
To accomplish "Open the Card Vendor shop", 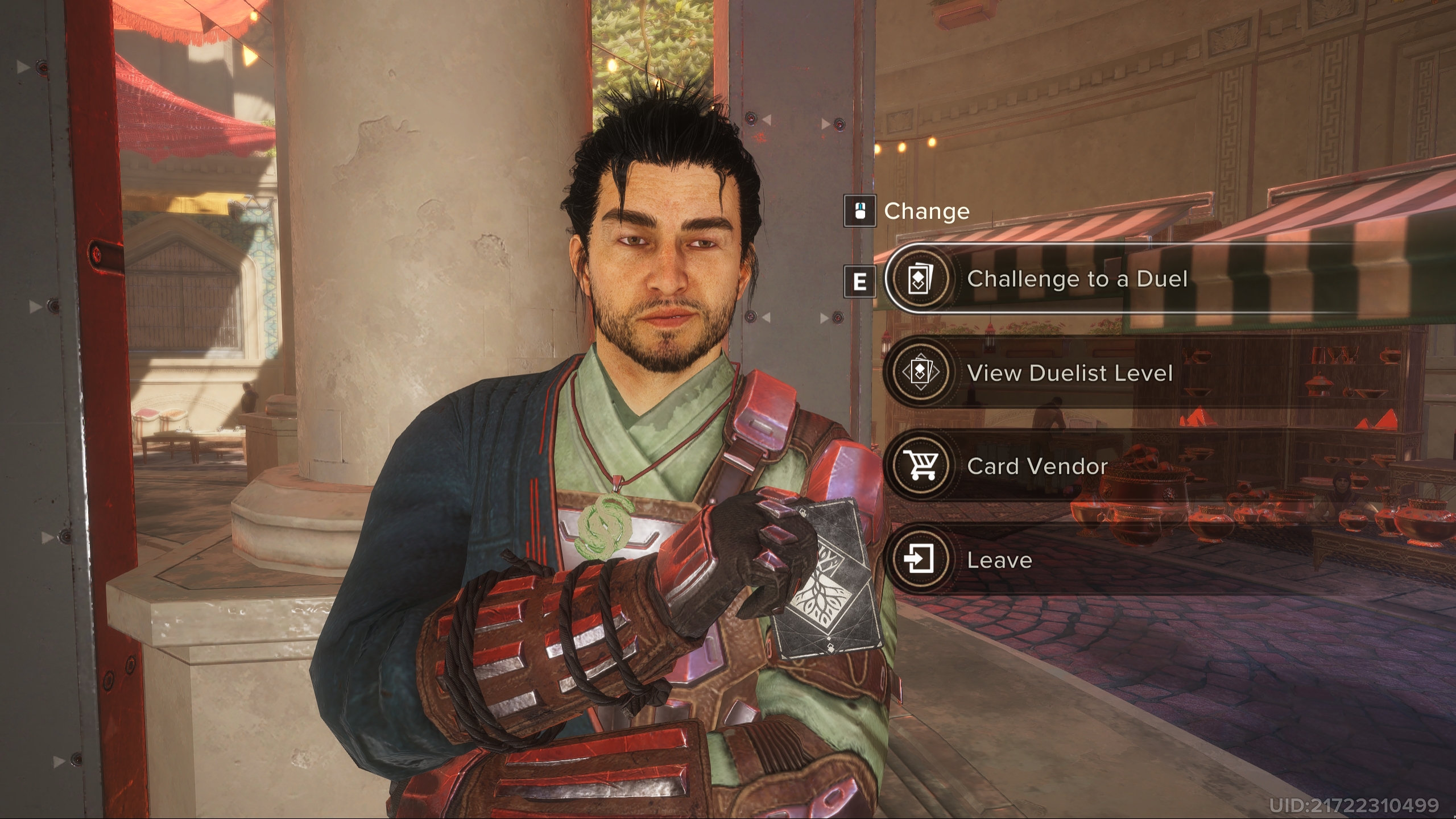I will point(1037,466).
